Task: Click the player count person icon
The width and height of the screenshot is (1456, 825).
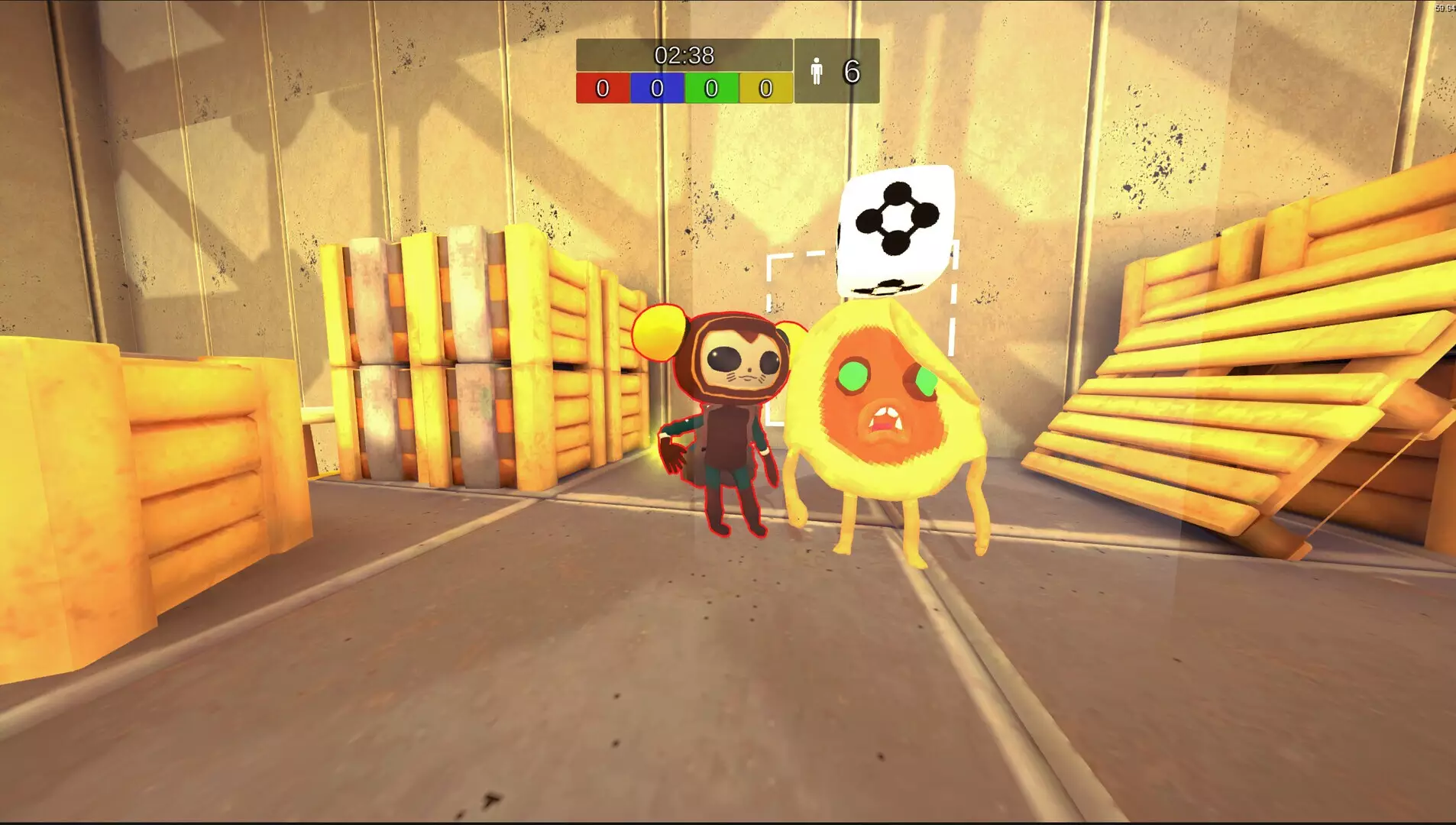Action: (x=816, y=71)
